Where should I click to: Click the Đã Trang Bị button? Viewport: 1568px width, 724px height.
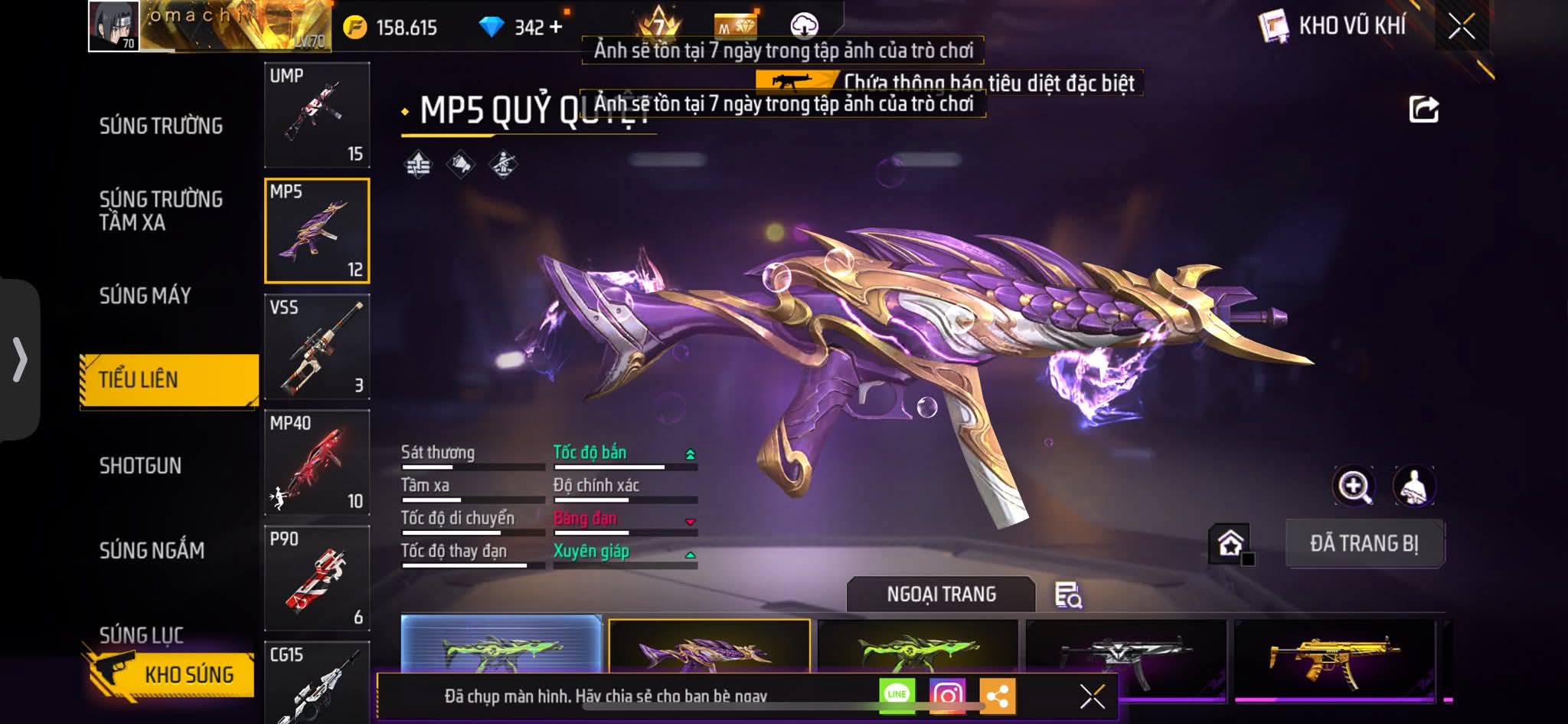pyautogui.click(x=1364, y=544)
